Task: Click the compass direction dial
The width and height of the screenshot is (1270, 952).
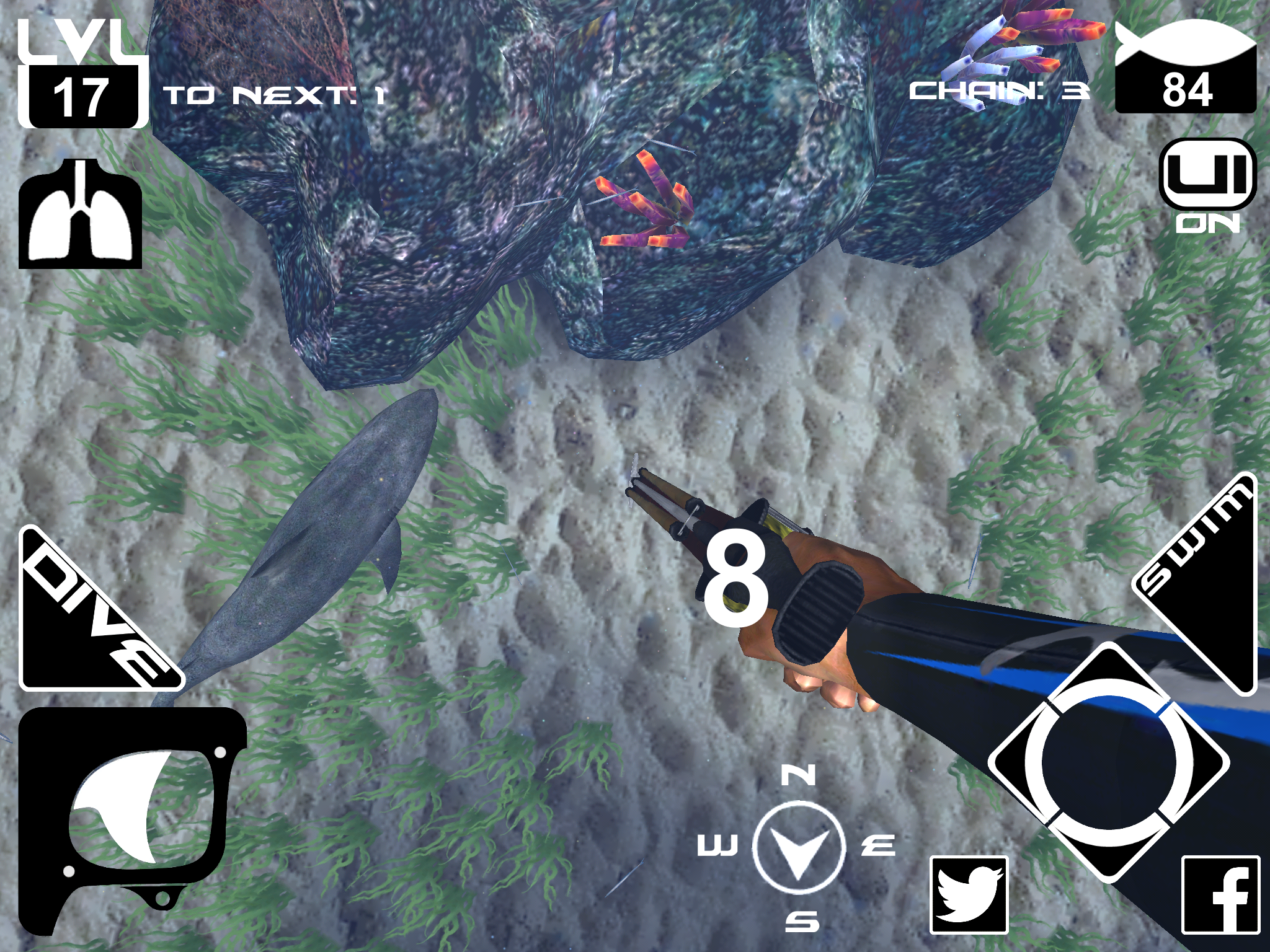Action: click(799, 847)
